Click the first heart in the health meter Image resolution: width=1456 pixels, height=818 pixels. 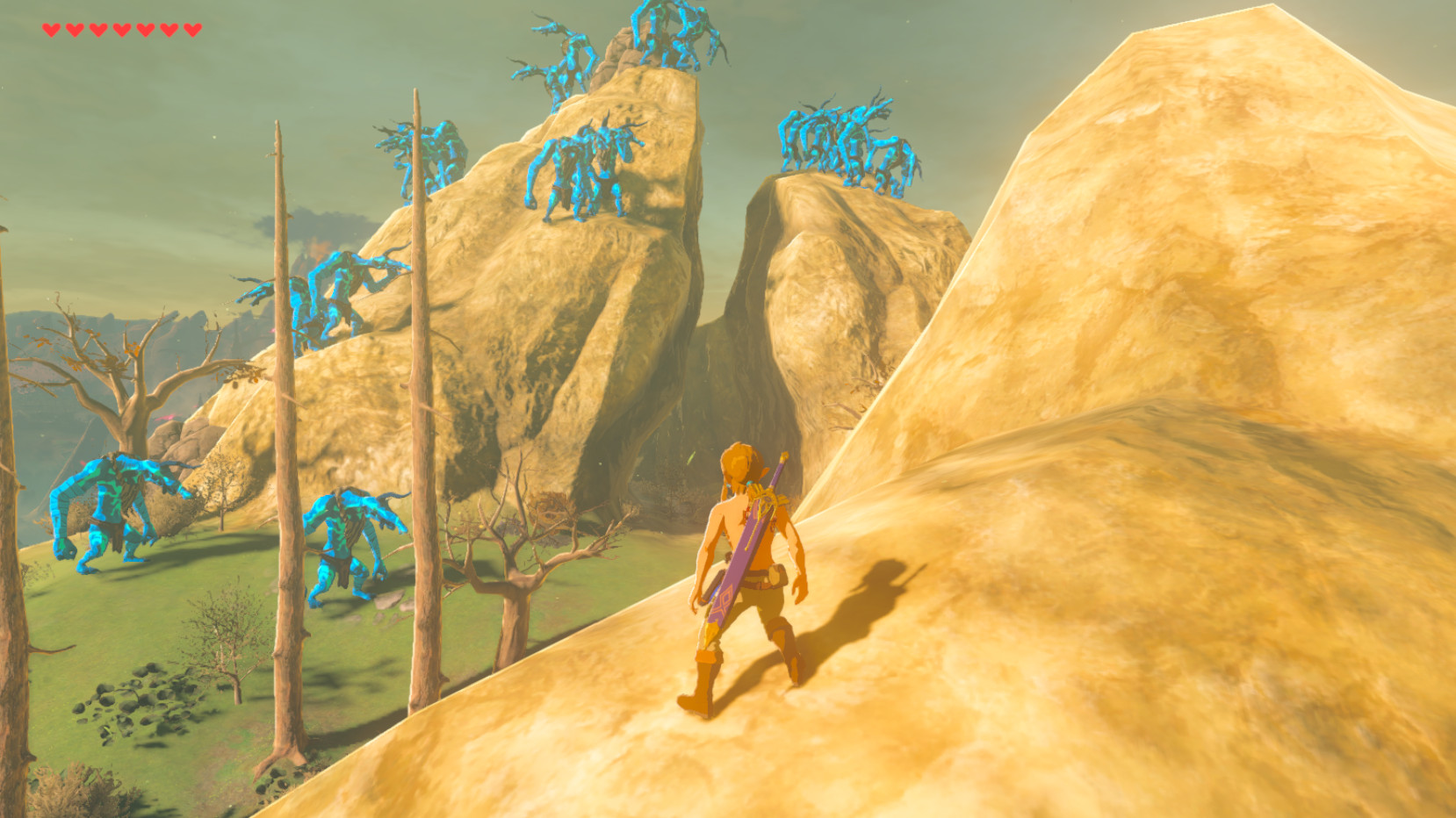(51, 29)
